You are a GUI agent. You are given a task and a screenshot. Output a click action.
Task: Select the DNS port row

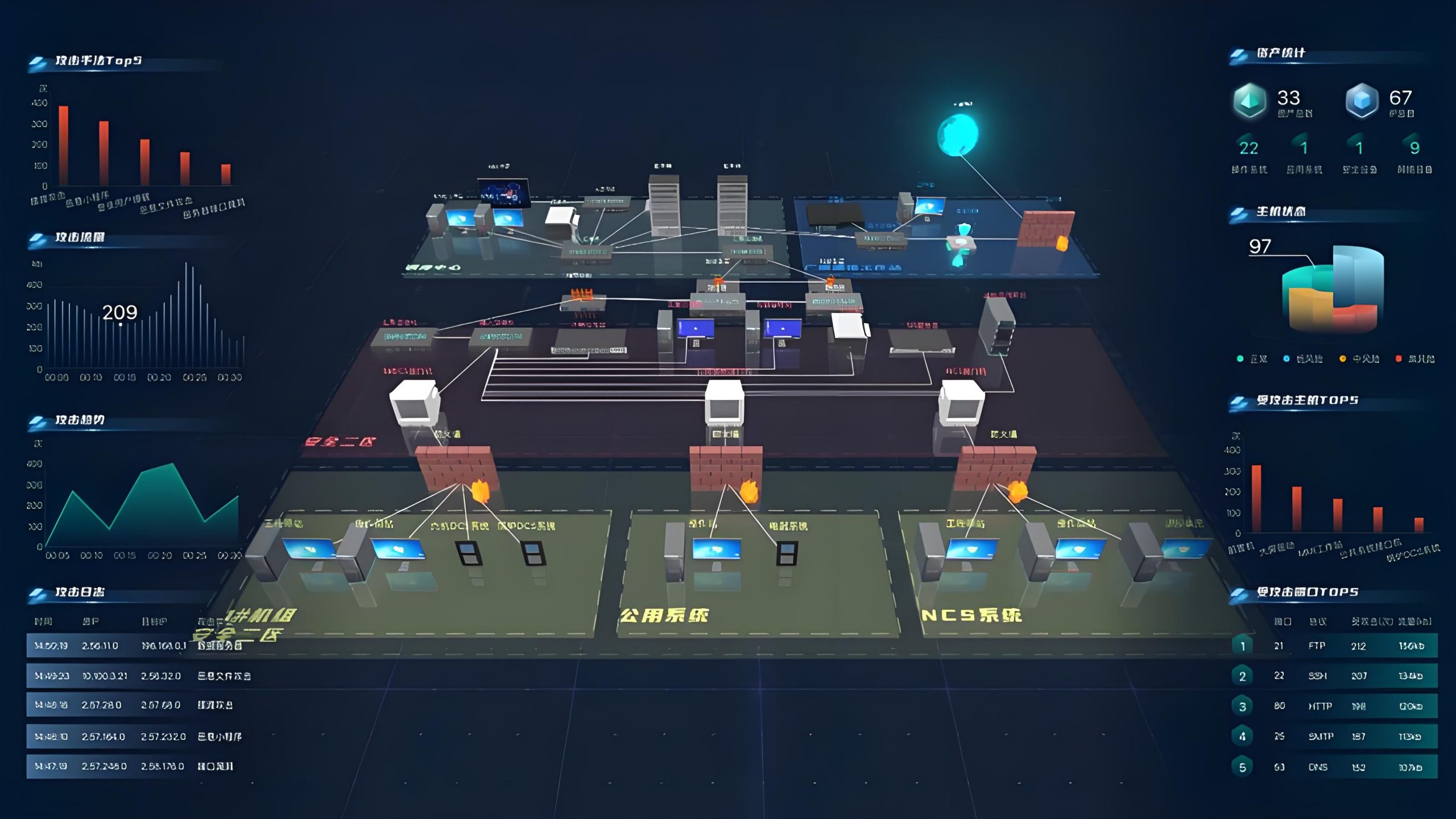(x=1334, y=767)
